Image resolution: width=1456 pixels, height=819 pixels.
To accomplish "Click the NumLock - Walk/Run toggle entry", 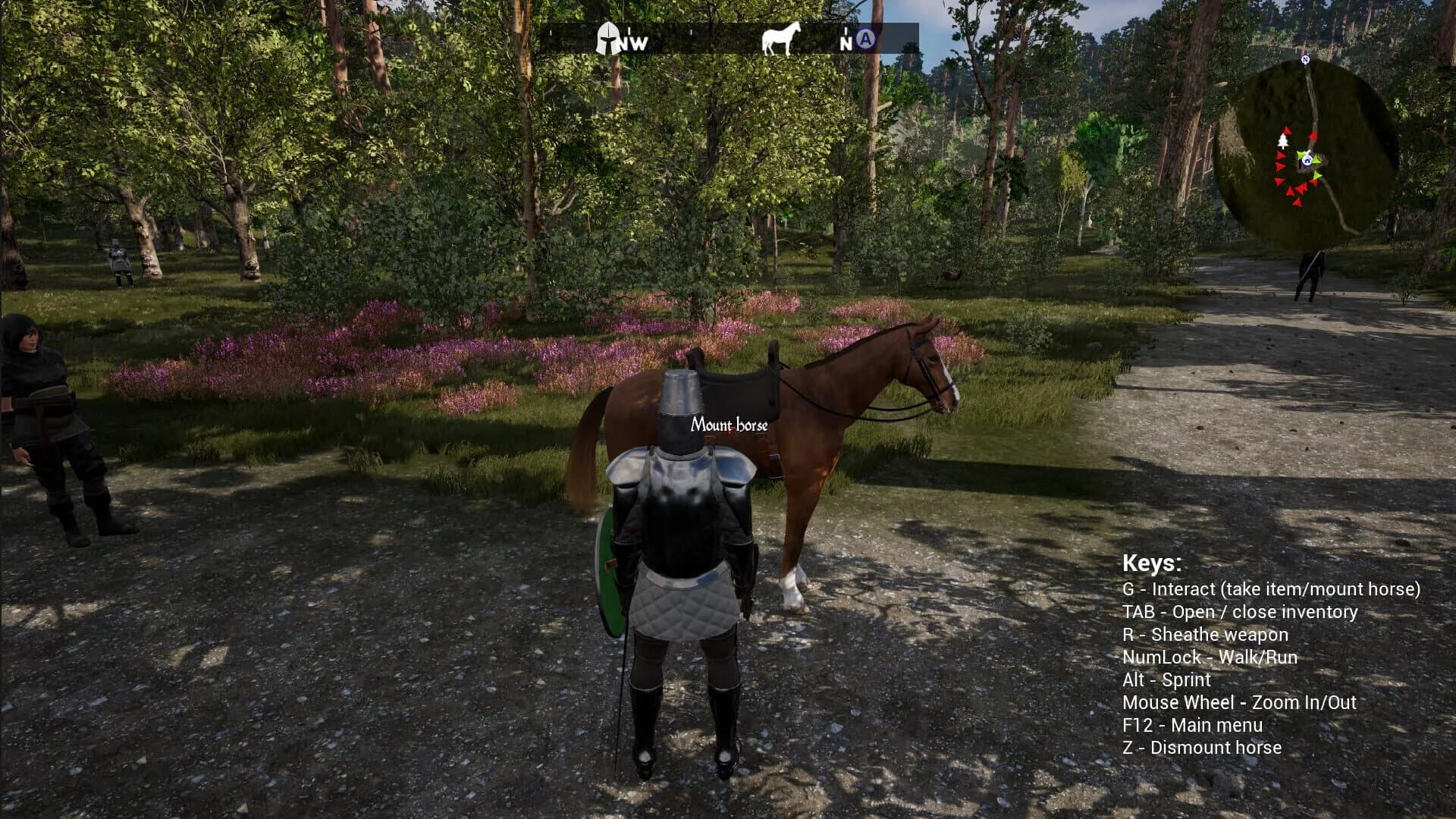I will (x=1210, y=657).
